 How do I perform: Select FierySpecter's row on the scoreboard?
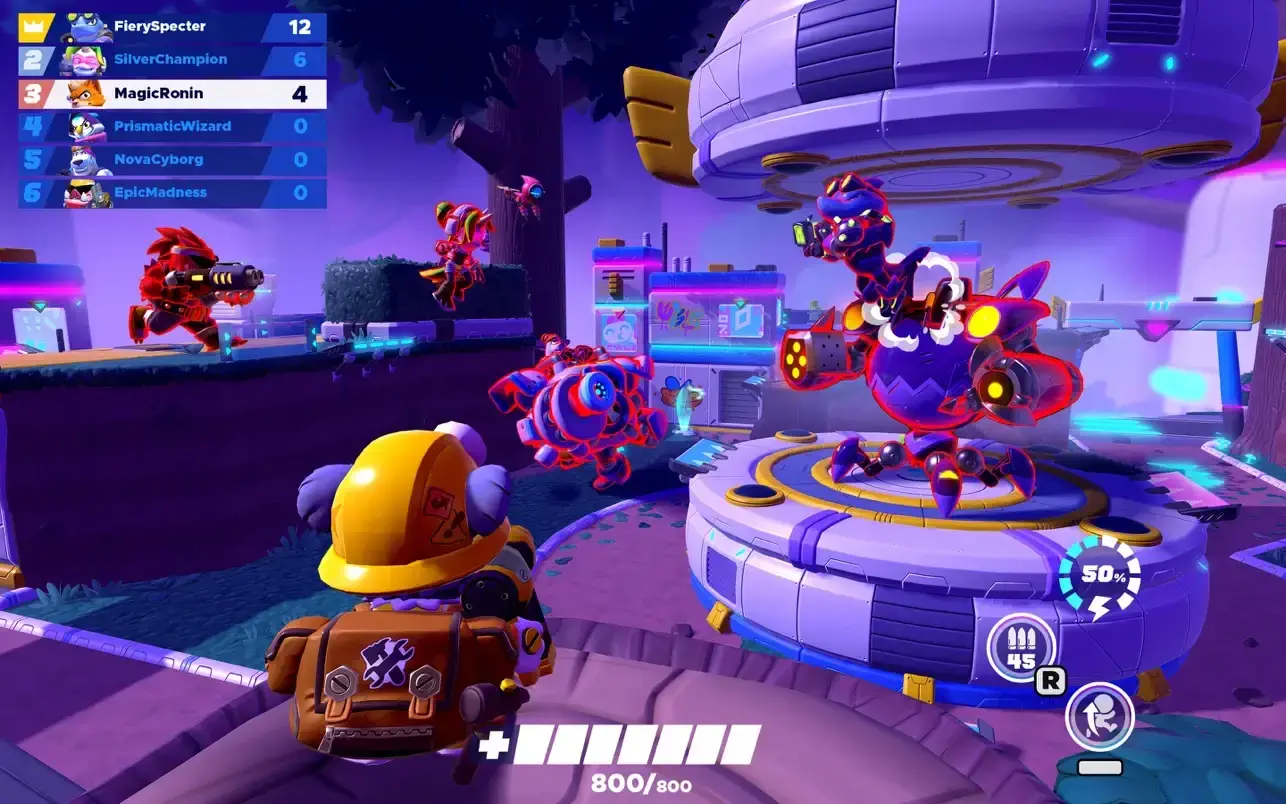(172, 27)
